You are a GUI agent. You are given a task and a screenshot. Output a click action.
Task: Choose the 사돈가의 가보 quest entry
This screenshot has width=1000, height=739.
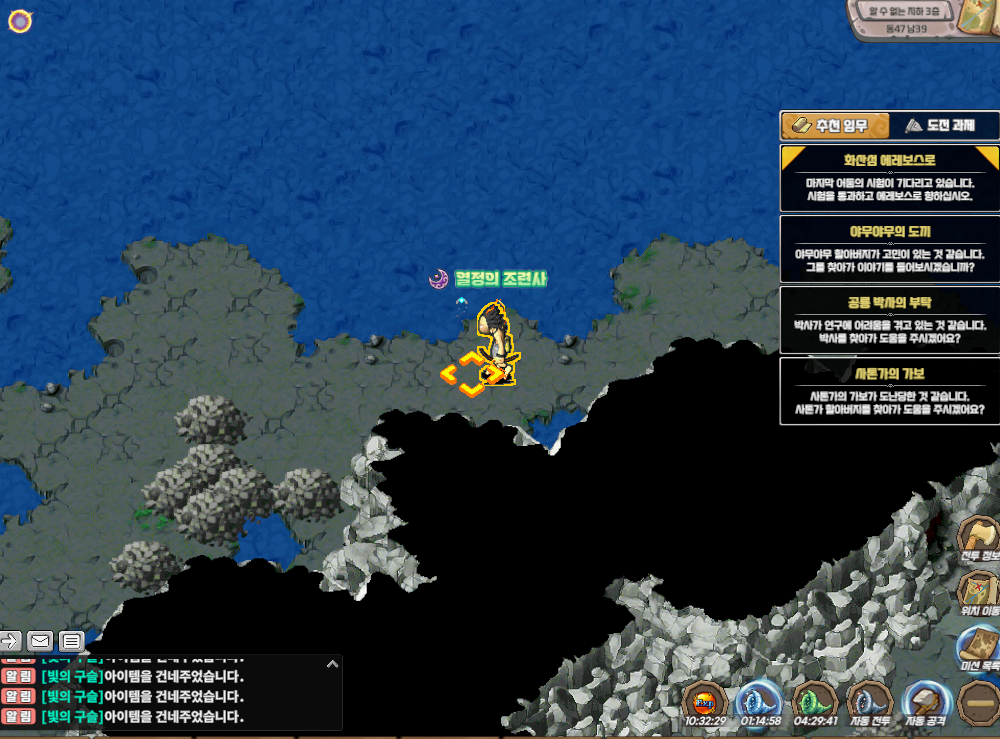tap(889, 391)
